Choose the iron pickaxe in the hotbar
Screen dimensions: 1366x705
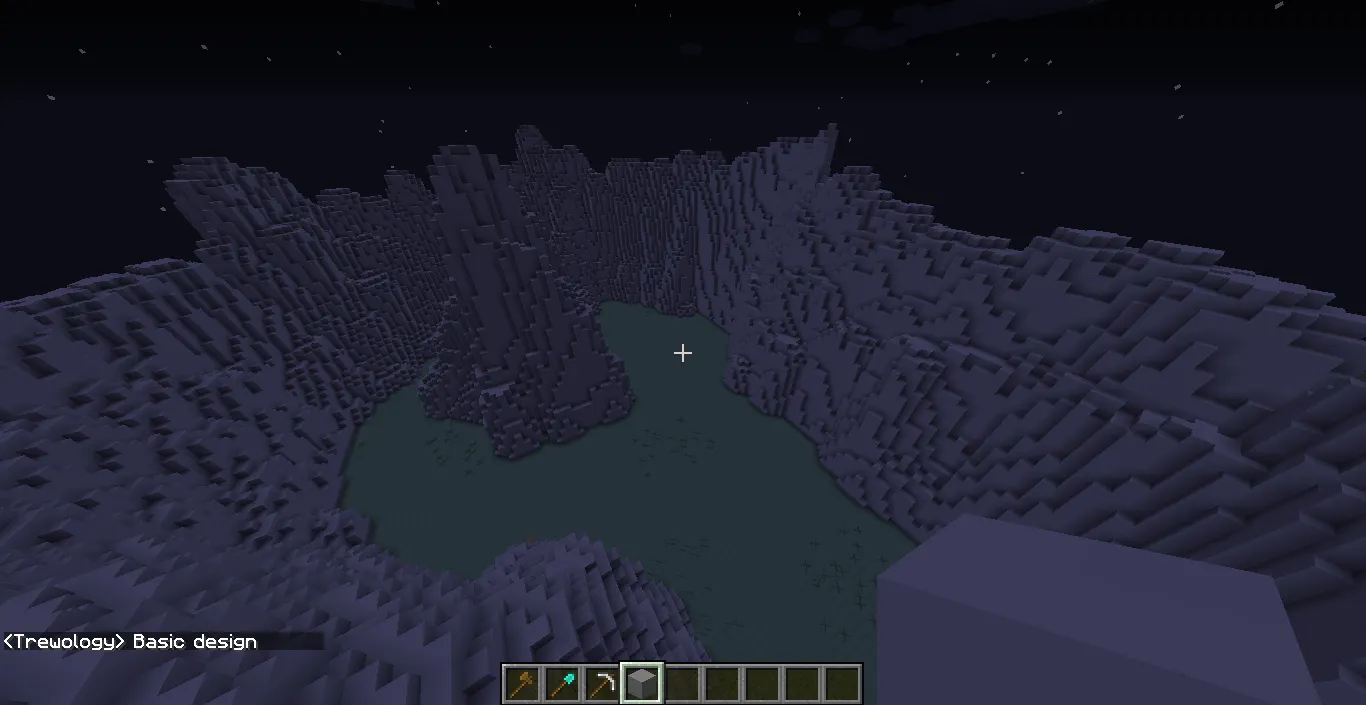pyautogui.click(x=602, y=684)
